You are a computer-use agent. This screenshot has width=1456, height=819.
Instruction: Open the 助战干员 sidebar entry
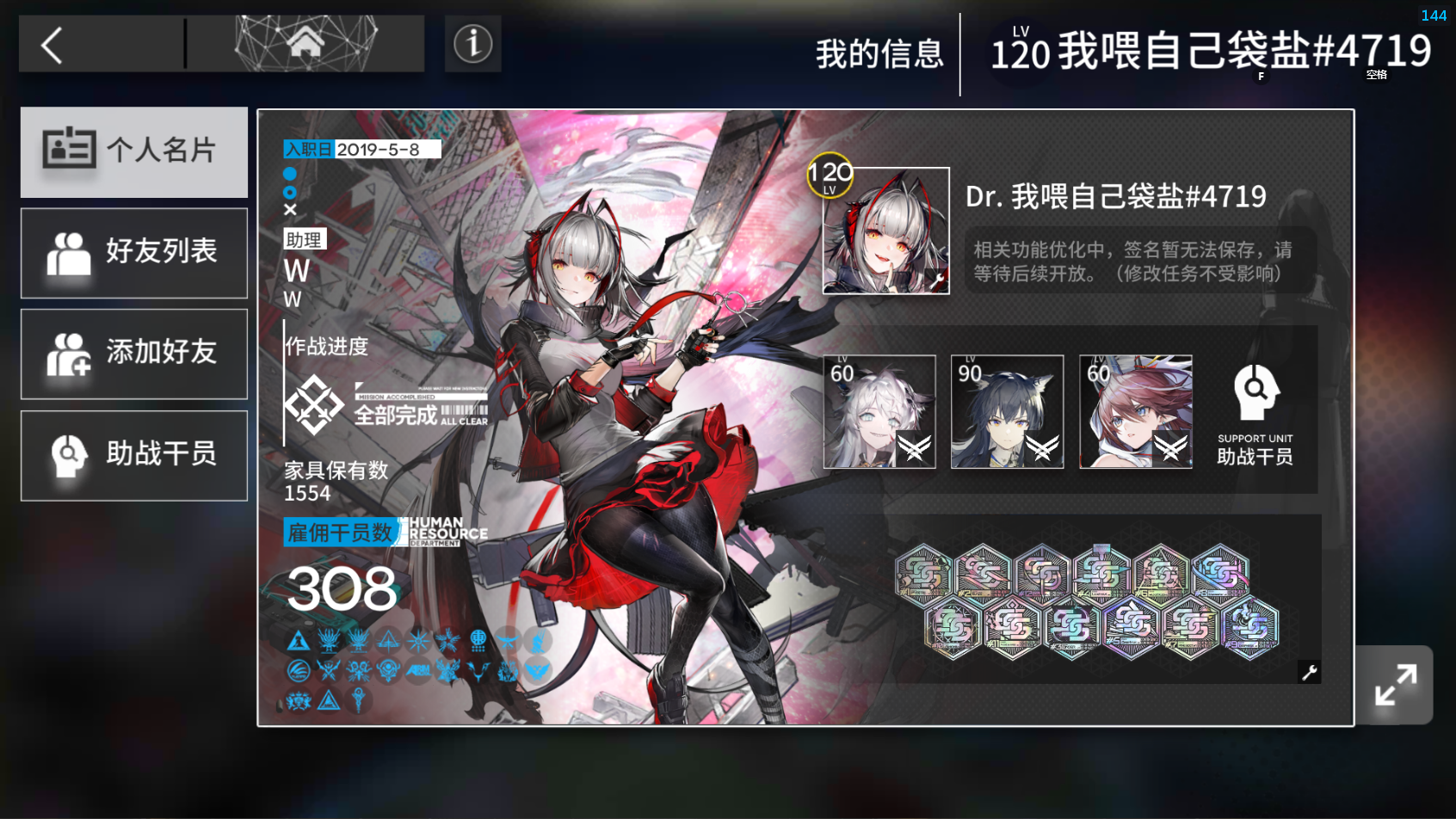(133, 455)
